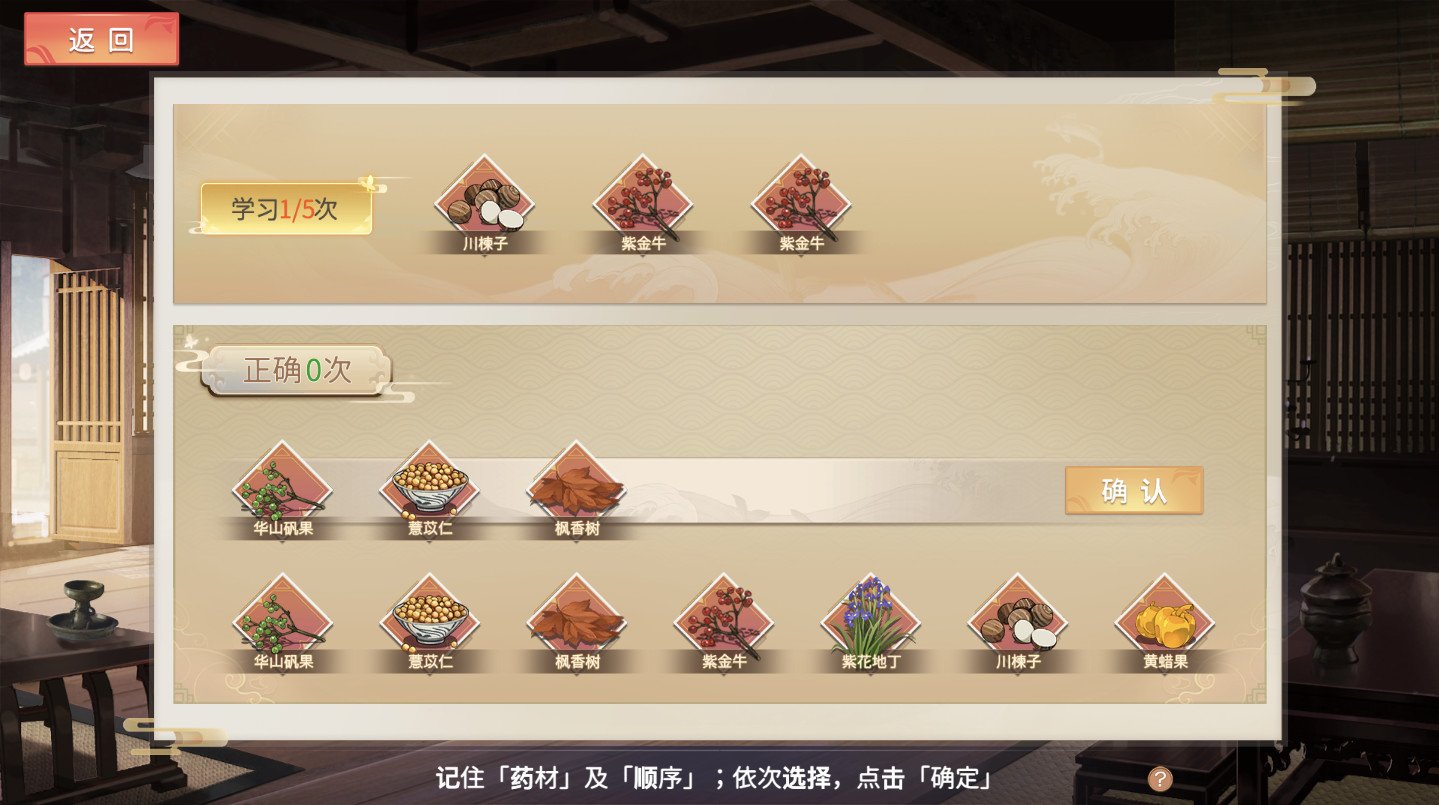
Task: Select the 薏苡仁 herb in the bottom row
Action: [428, 617]
